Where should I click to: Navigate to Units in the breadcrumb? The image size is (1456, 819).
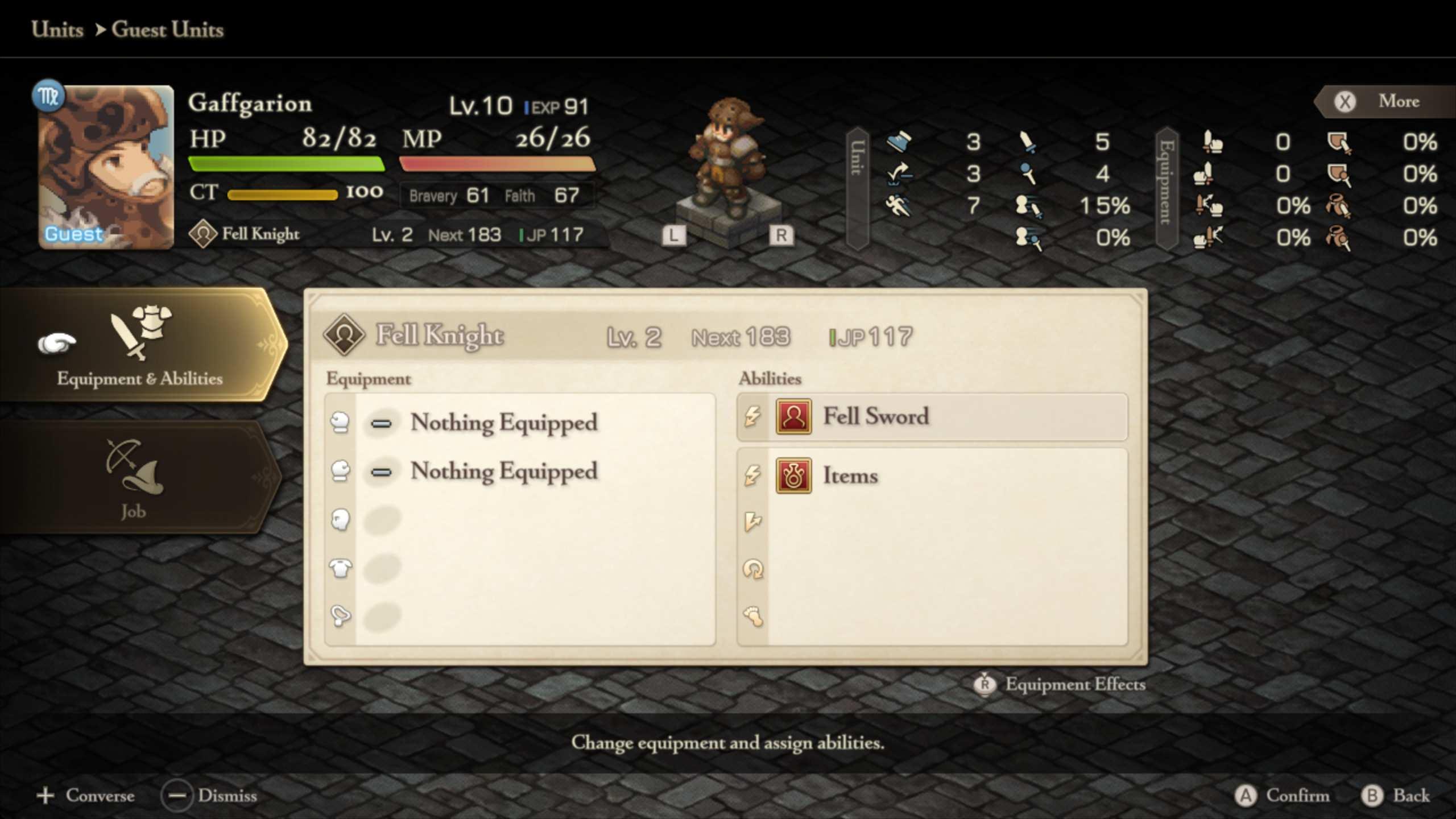(57, 30)
